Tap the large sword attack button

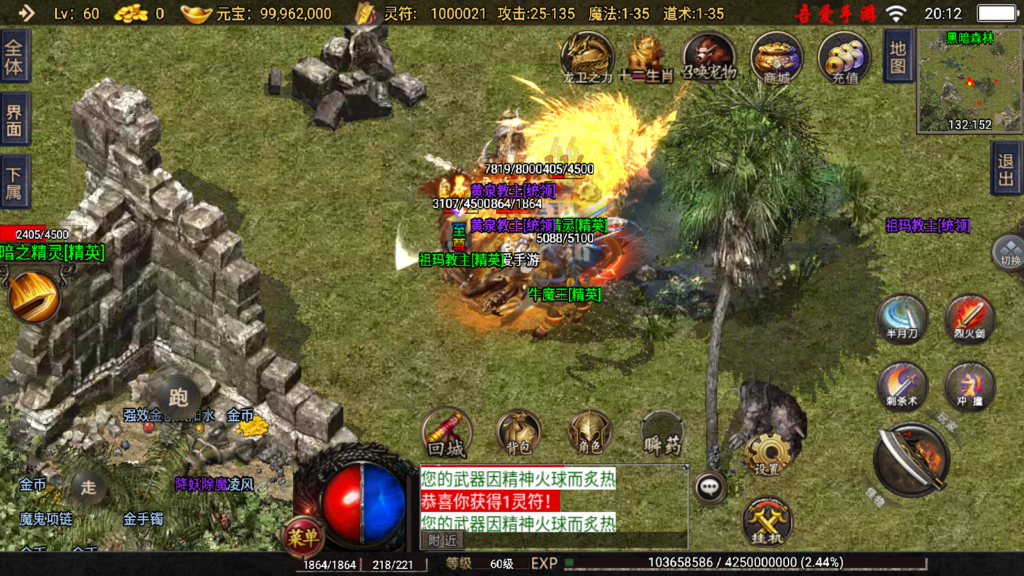(x=909, y=459)
